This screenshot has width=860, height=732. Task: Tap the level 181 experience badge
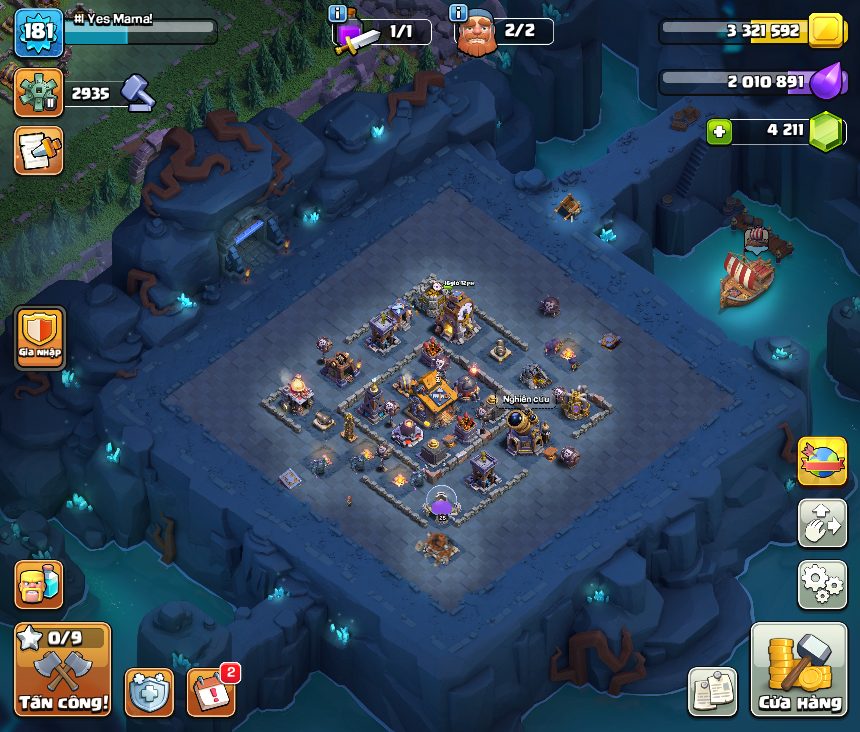point(40,32)
